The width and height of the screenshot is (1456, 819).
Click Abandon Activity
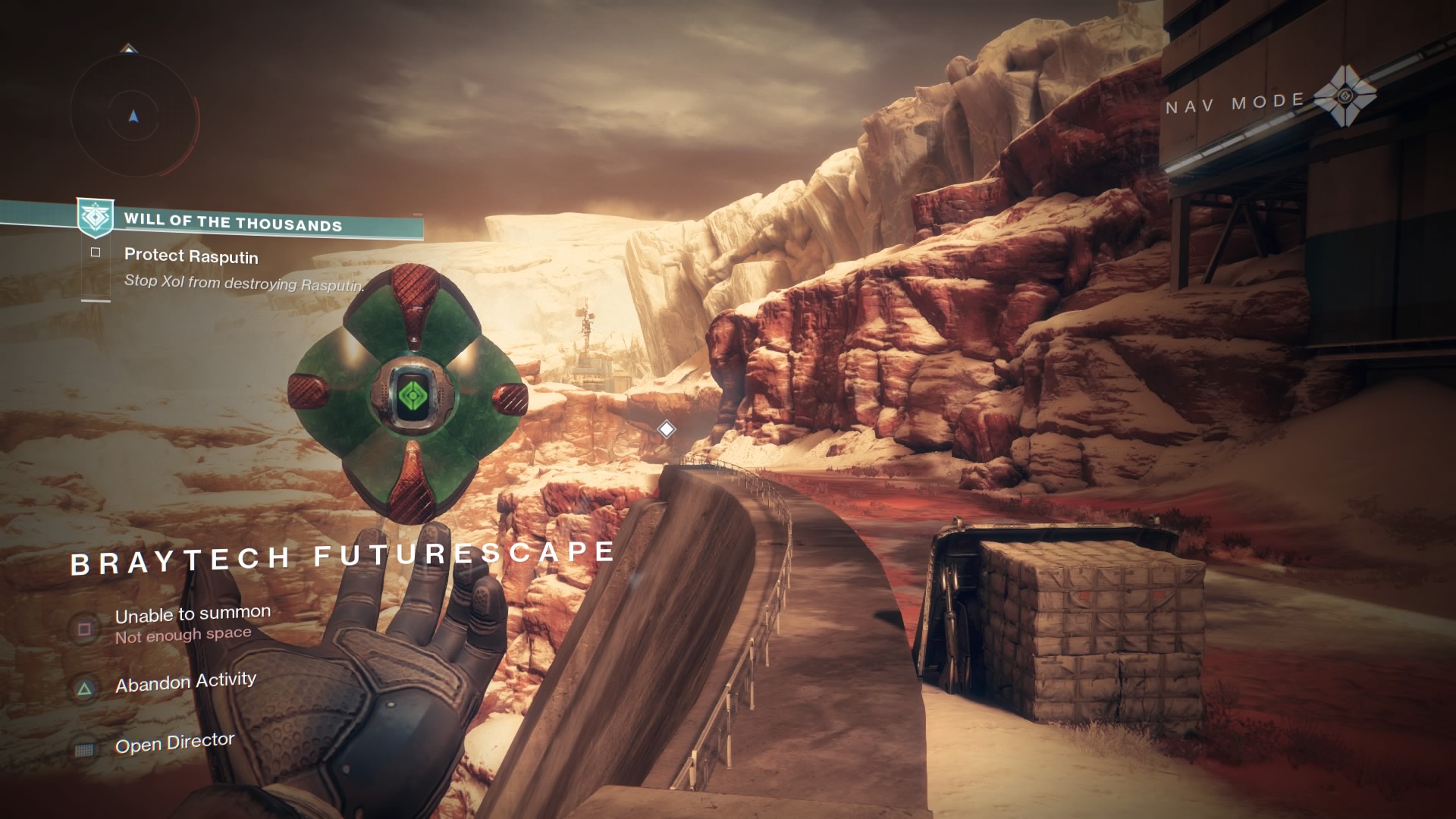tap(185, 681)
